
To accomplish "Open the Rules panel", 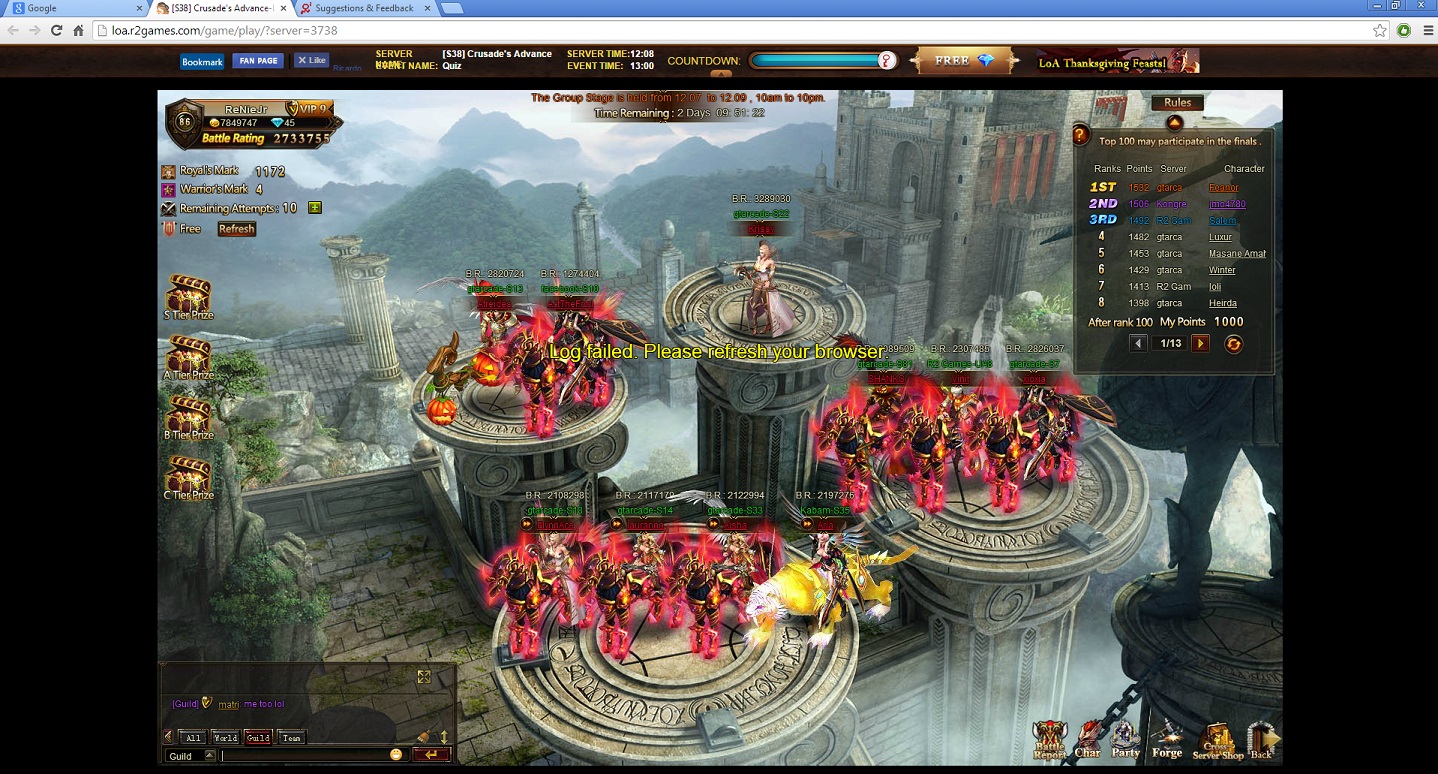I will tap(1177, 103).
